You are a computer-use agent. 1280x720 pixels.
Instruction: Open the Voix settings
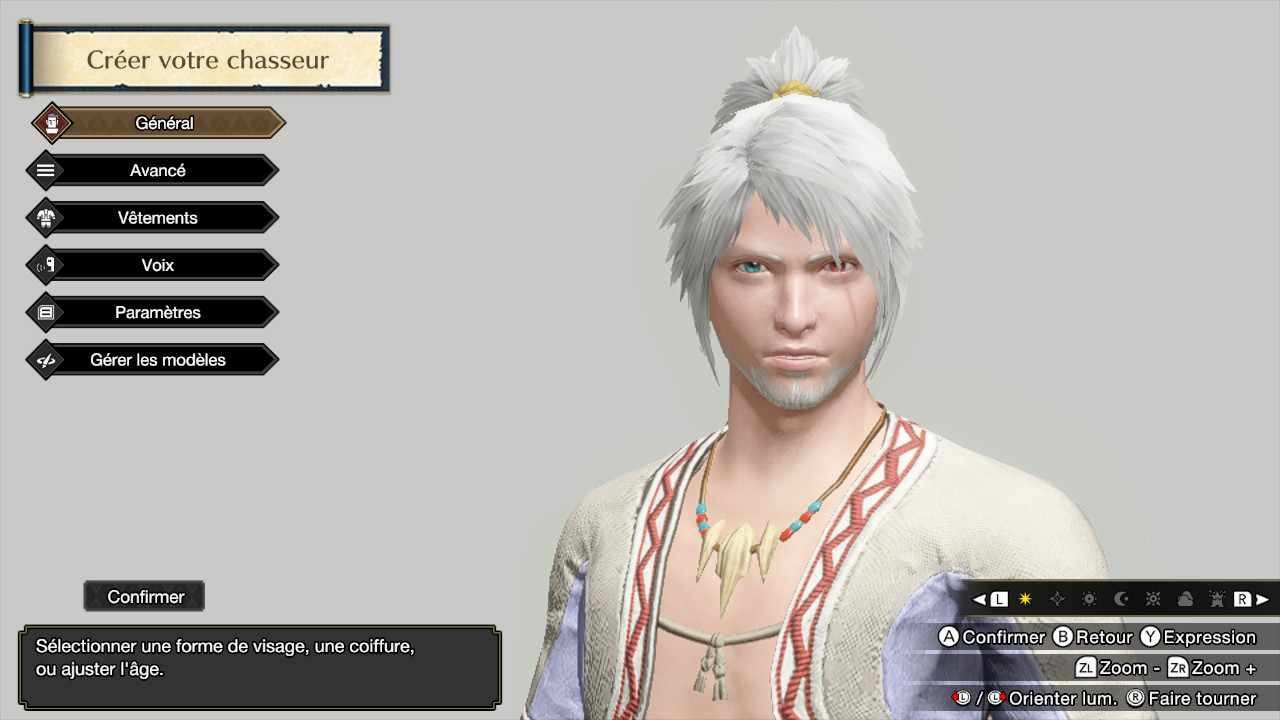pos(157,265)
